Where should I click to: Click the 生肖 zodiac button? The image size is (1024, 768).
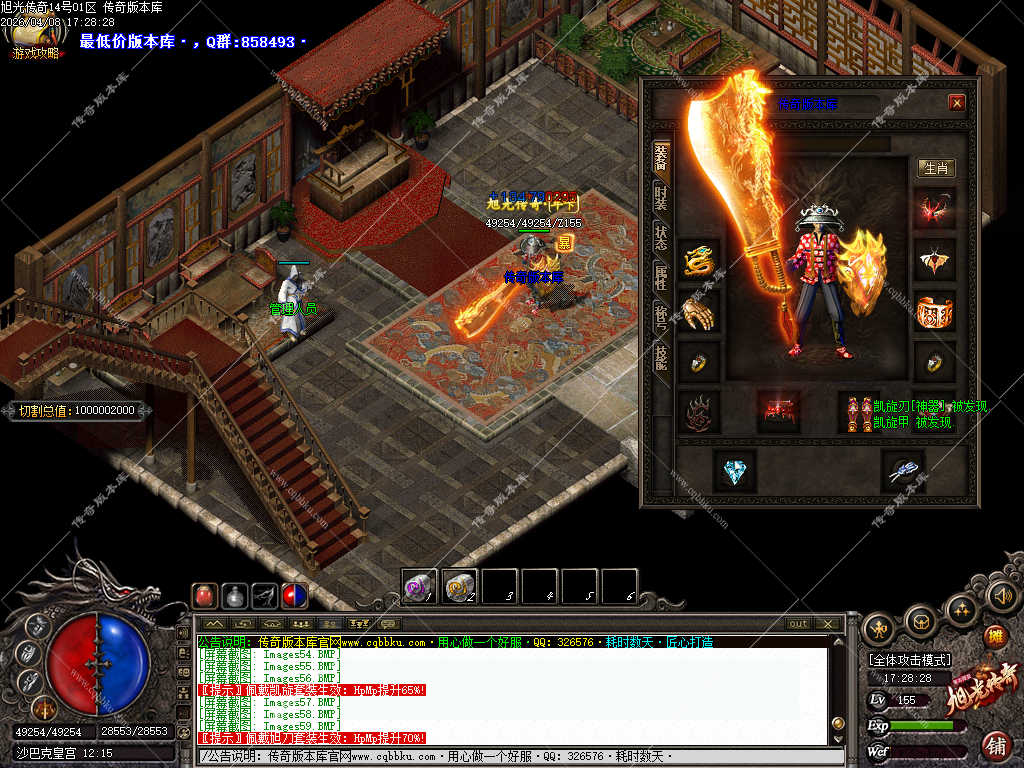(x=936, y=168)
